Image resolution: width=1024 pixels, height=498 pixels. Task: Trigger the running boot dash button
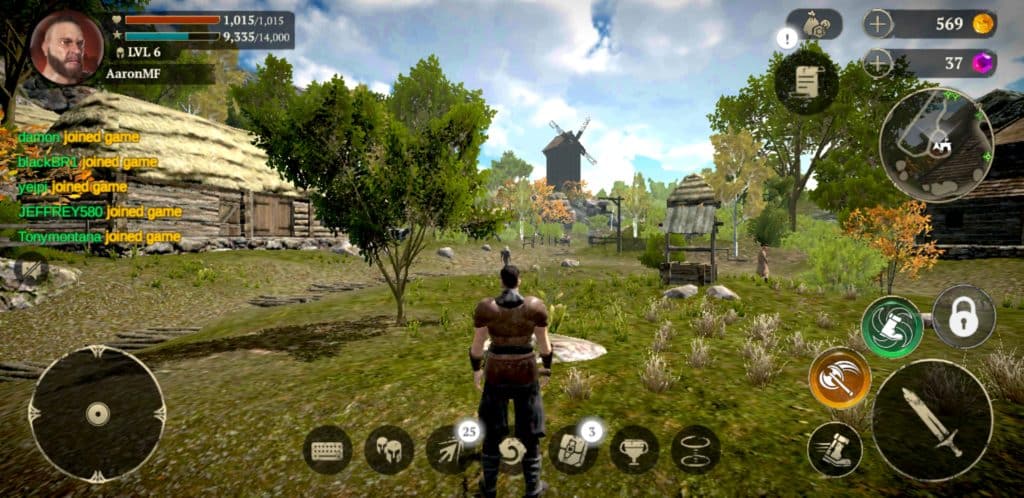point(835,448)
